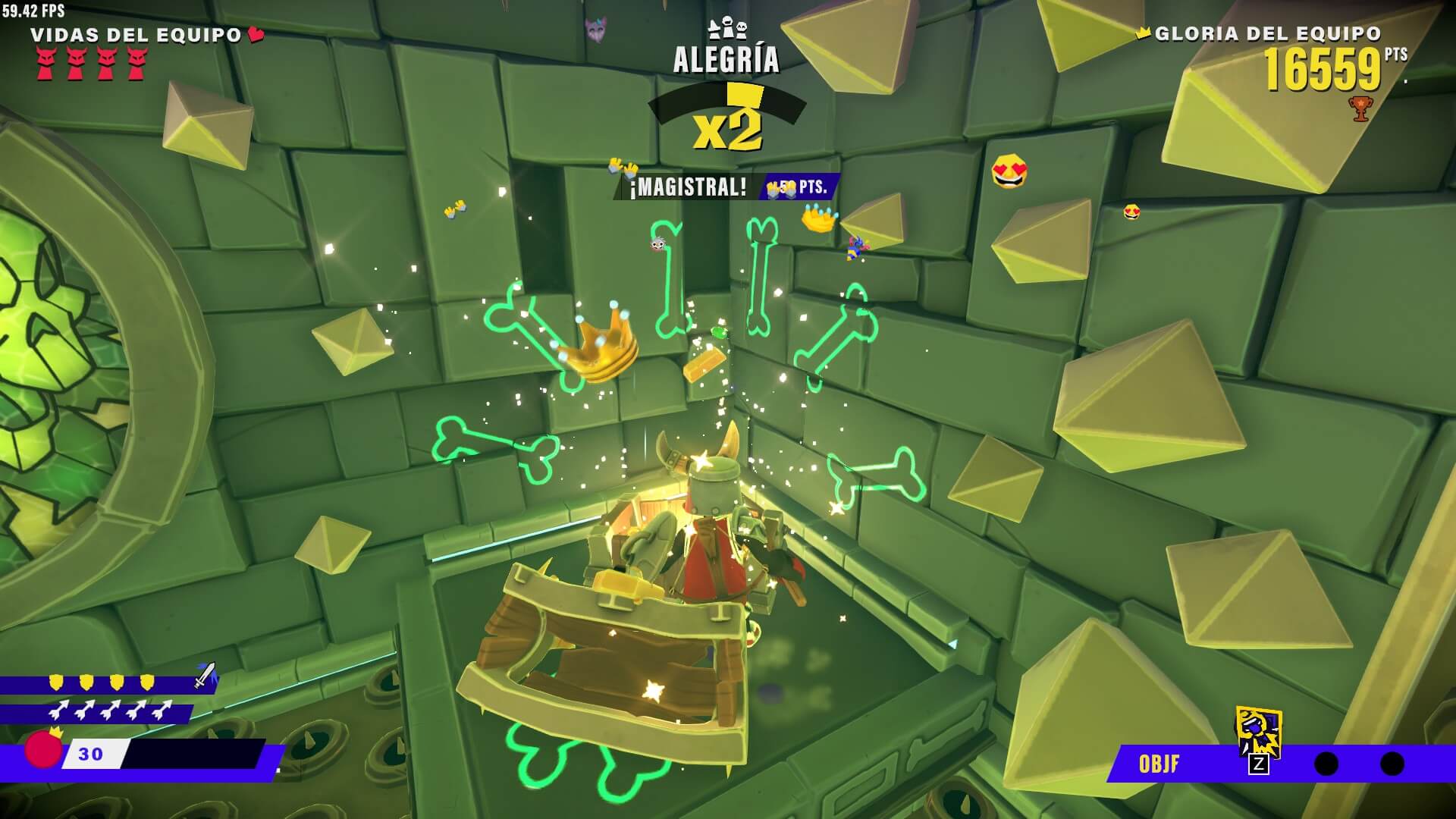Click the Alegría x2 multiplier gauge

pyautogui.click(x=726, y=118)
